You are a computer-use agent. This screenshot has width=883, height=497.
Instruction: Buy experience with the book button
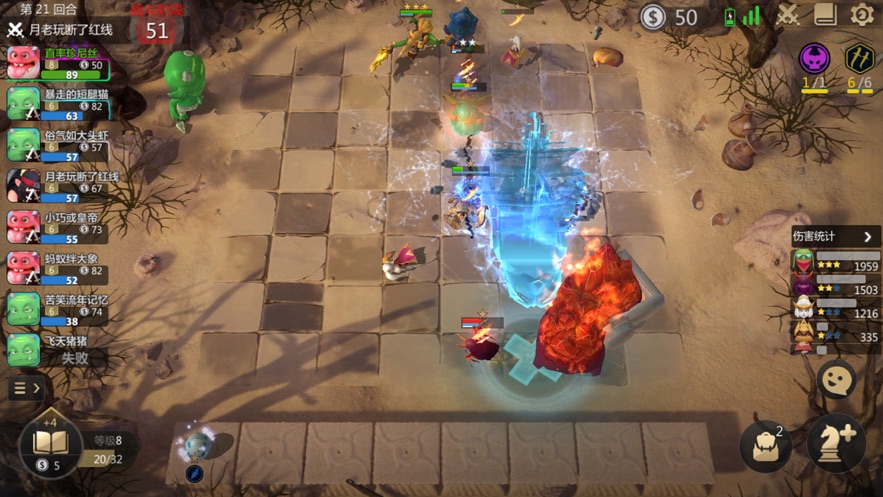(50, 442)
